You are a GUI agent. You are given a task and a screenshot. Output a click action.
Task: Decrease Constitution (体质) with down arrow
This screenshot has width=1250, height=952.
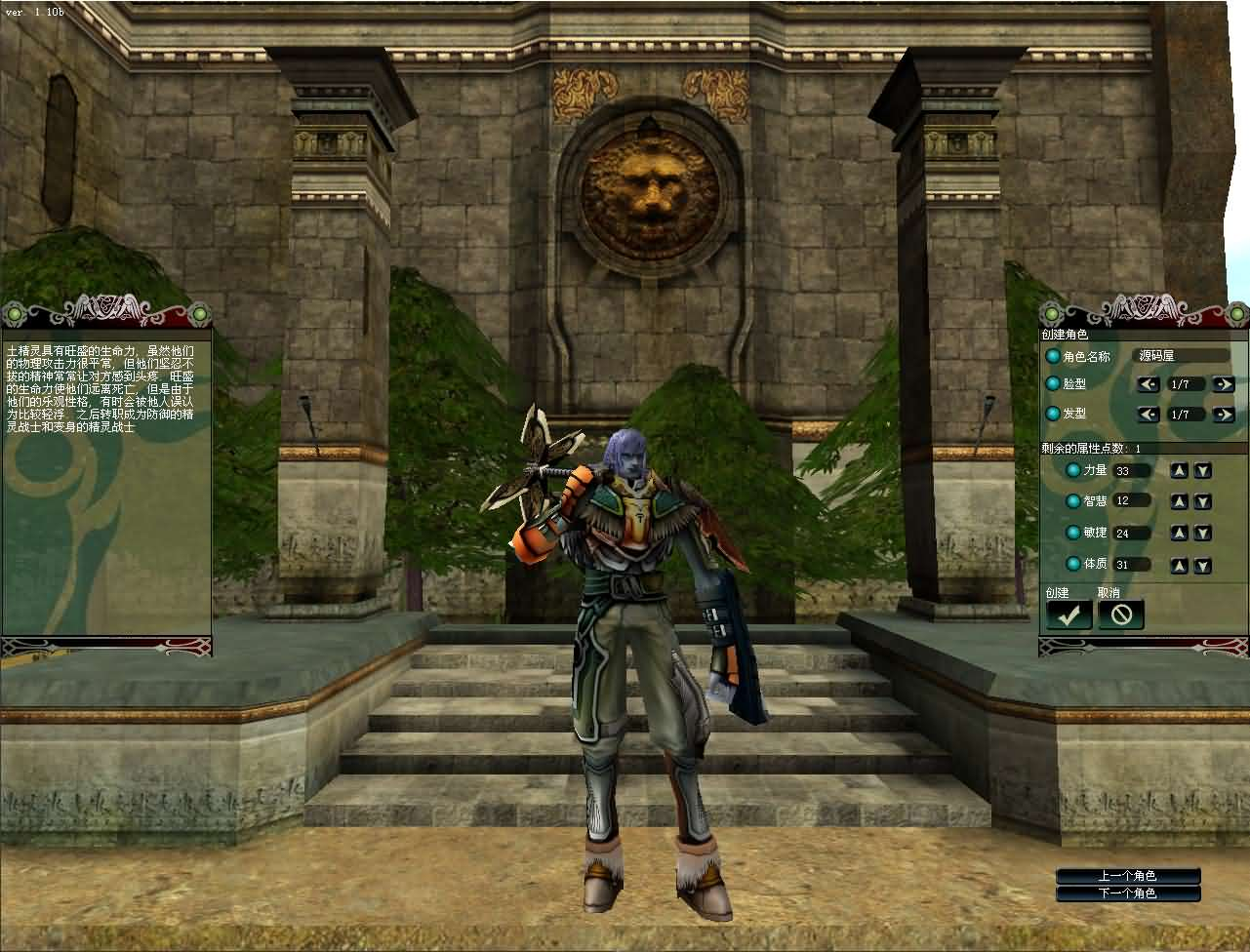point(1203,565)
